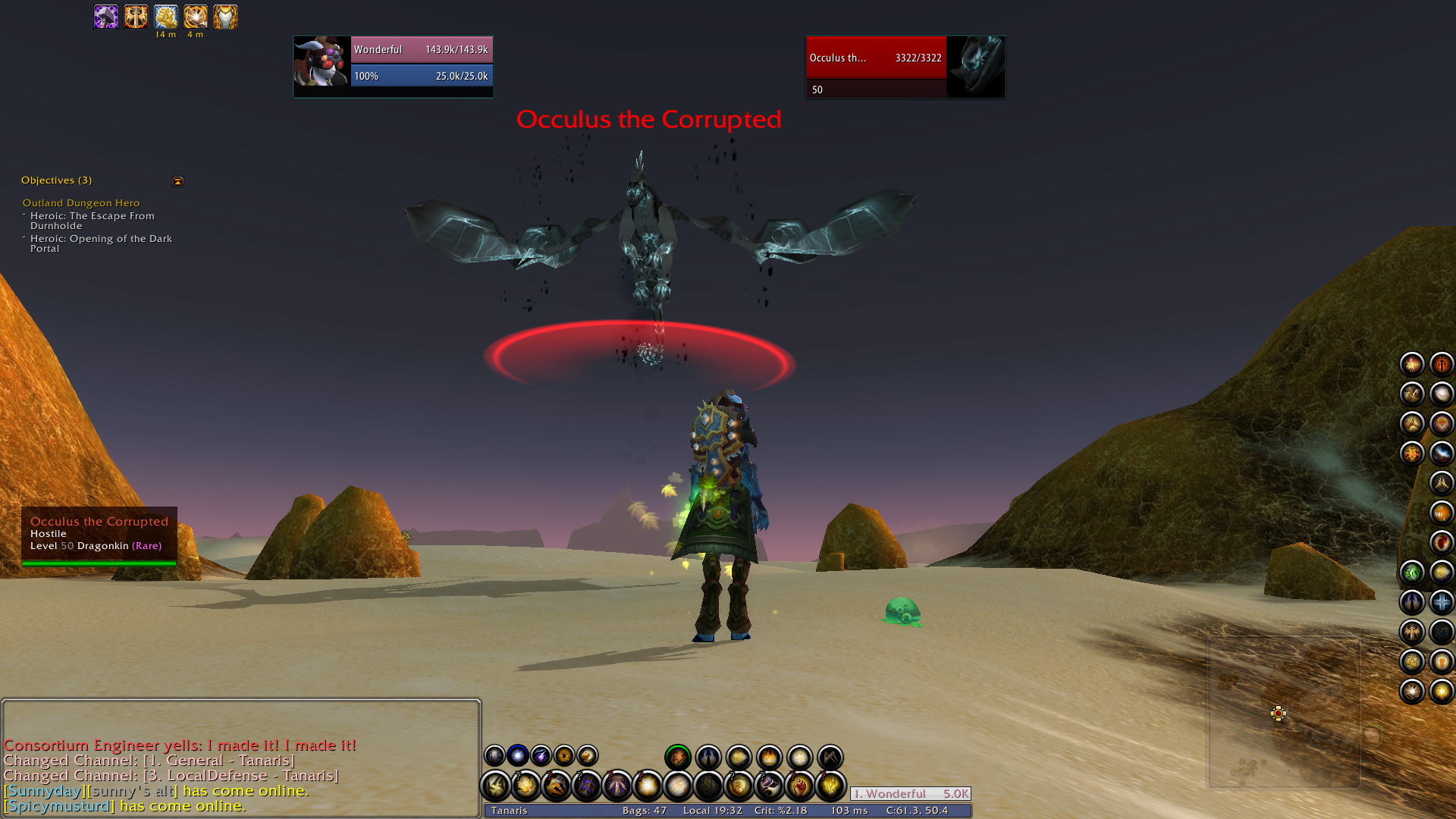
Task: Open the chat log window
Action: click(x=241, y=758)
